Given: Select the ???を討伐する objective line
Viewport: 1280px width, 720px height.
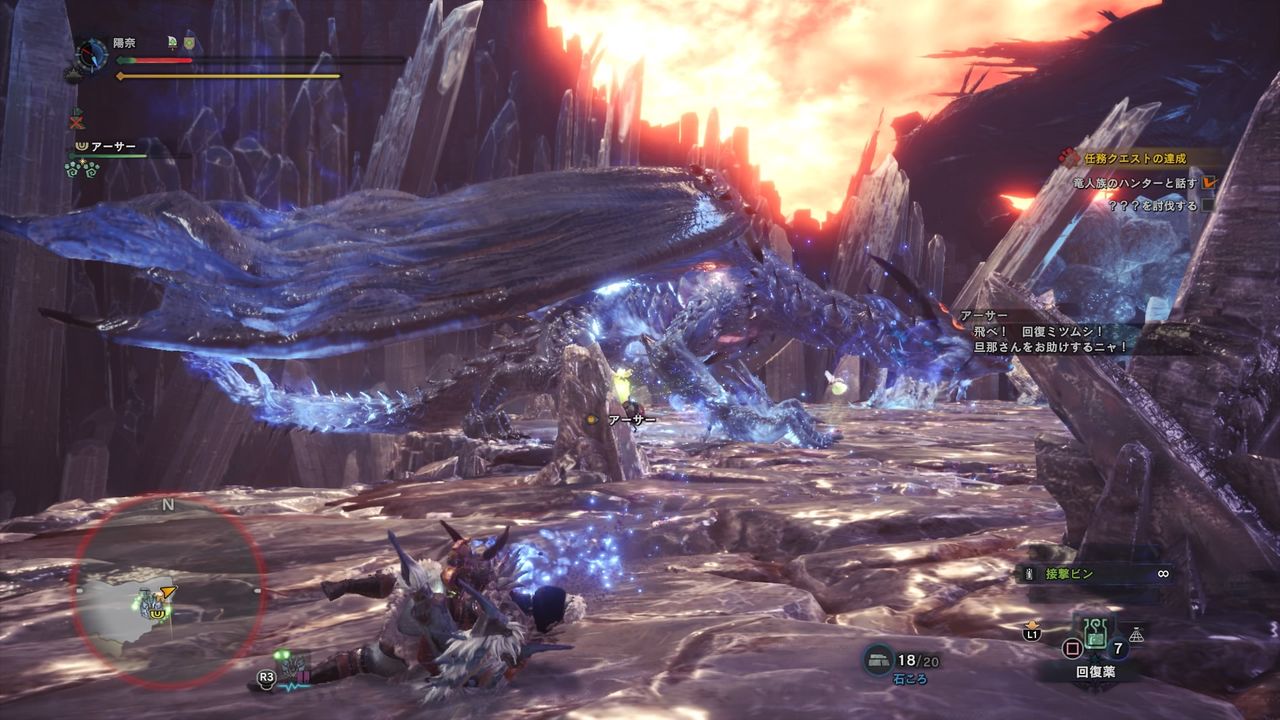Looking at the screenshot, I should point(1150,206).
